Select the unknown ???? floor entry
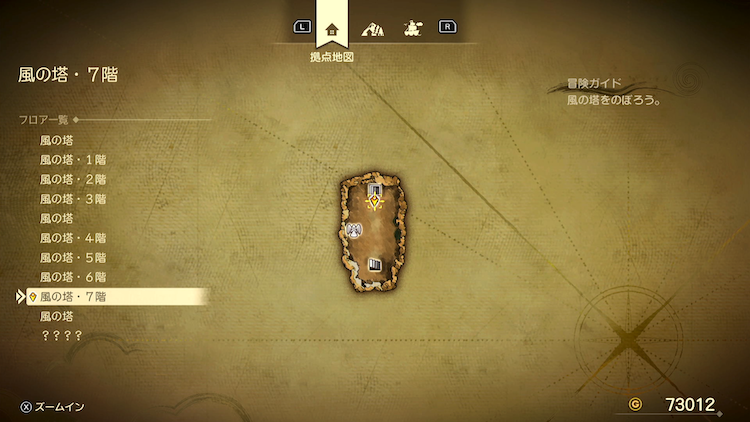 tap(61, 335)
